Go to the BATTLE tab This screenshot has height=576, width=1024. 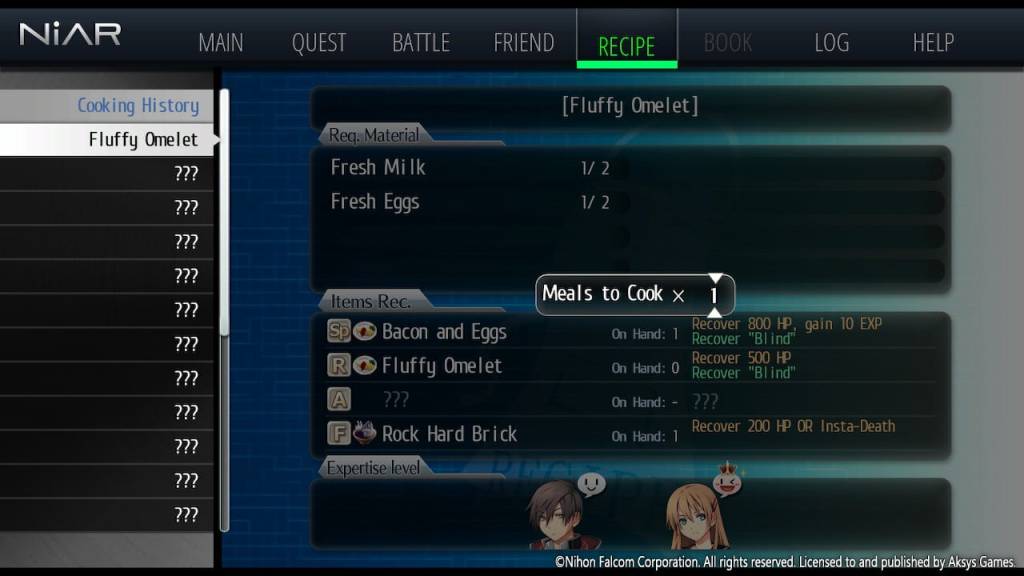pyautogui.click(x=421, y=43)
